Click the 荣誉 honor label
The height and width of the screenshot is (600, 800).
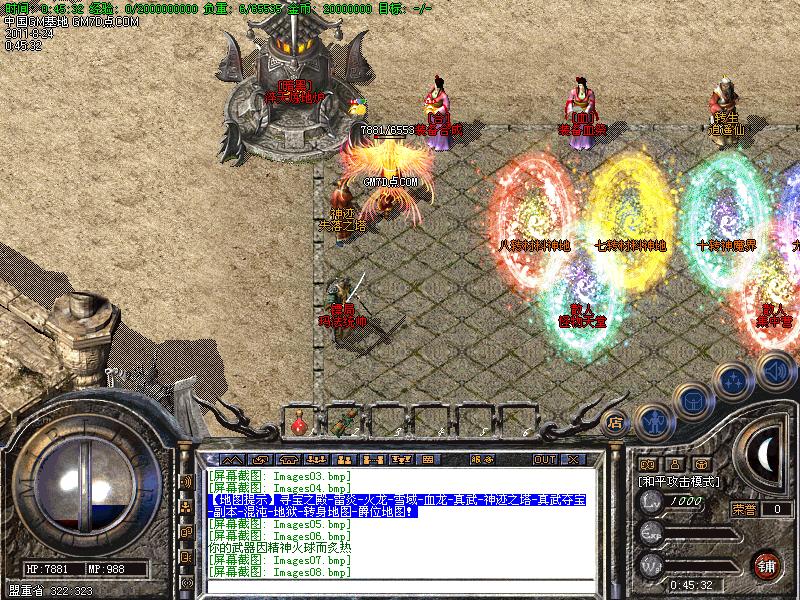coord(745,508)
